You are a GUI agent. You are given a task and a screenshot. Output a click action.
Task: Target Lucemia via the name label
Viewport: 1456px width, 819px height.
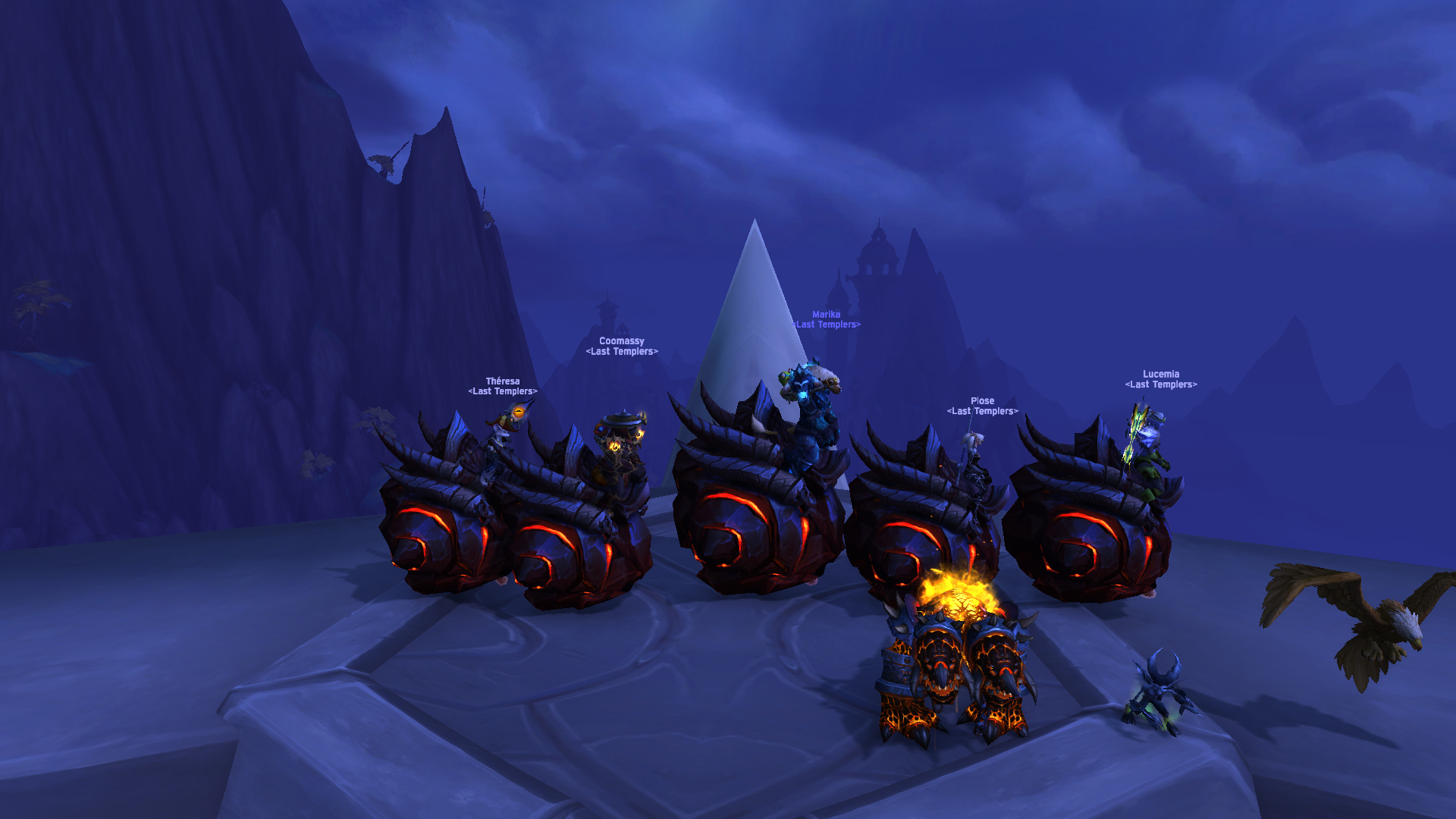coord(1160,375)
